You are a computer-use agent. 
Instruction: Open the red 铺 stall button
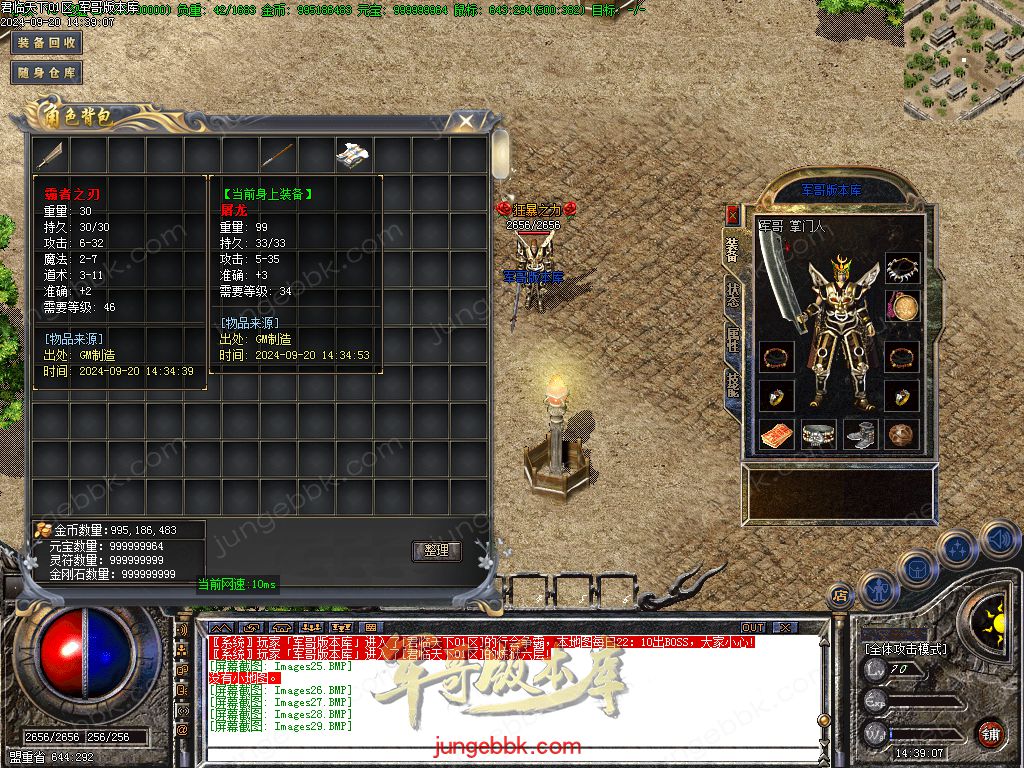tap(990, 733)
